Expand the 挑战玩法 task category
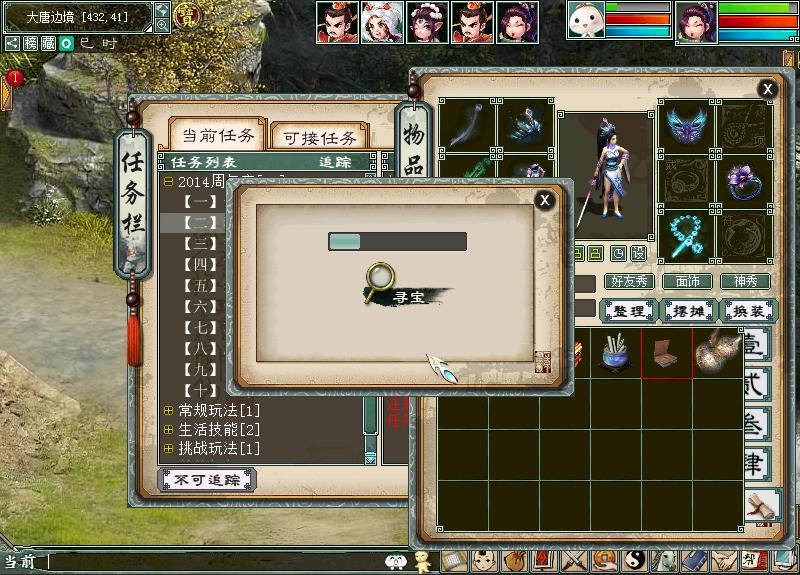Image resolution: width=800 pixels, height=575 pixels. 168,448
